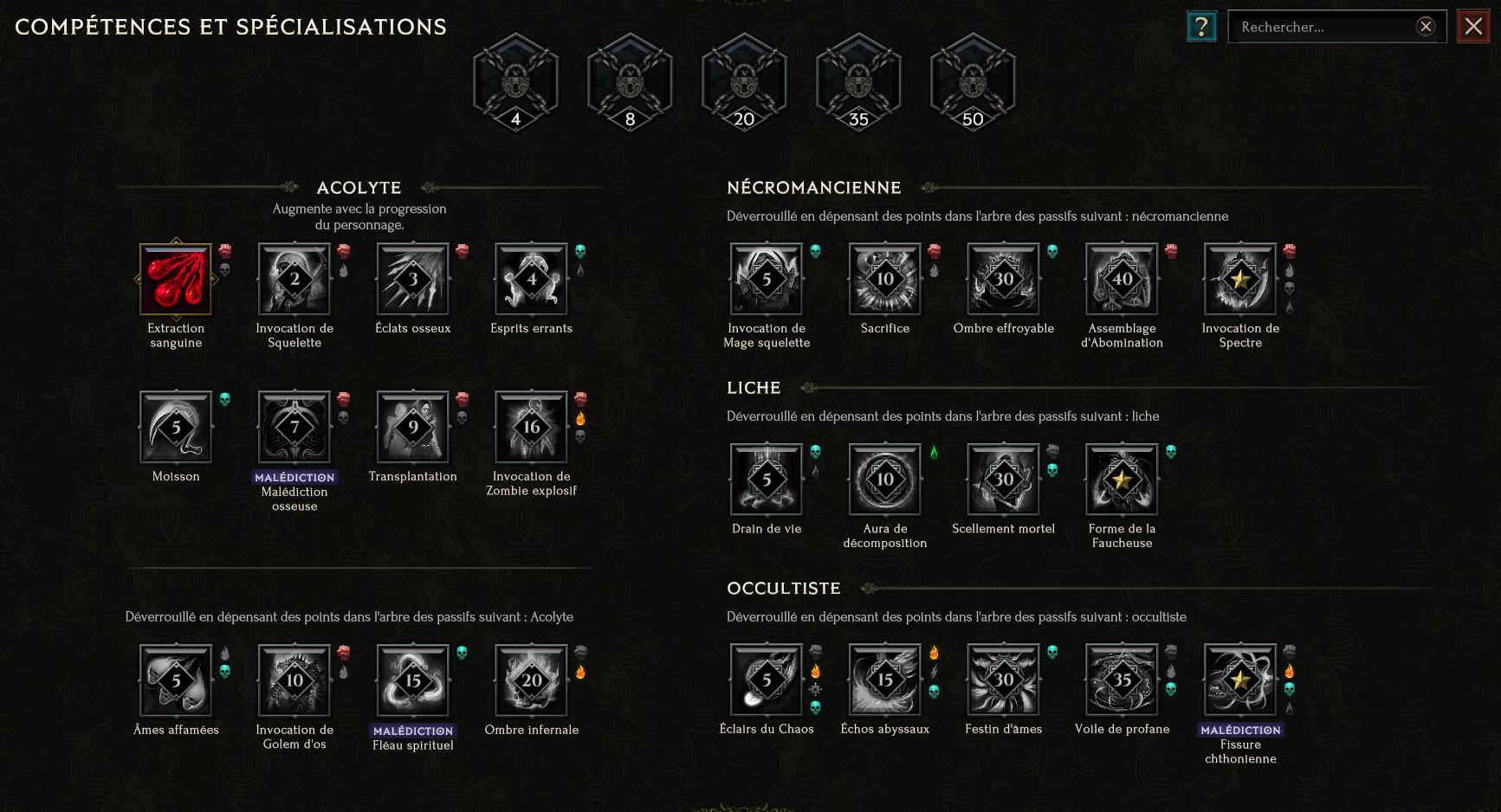Choose Invocation de Zombie explosif

pyautogui.click(x=531, y=427)
